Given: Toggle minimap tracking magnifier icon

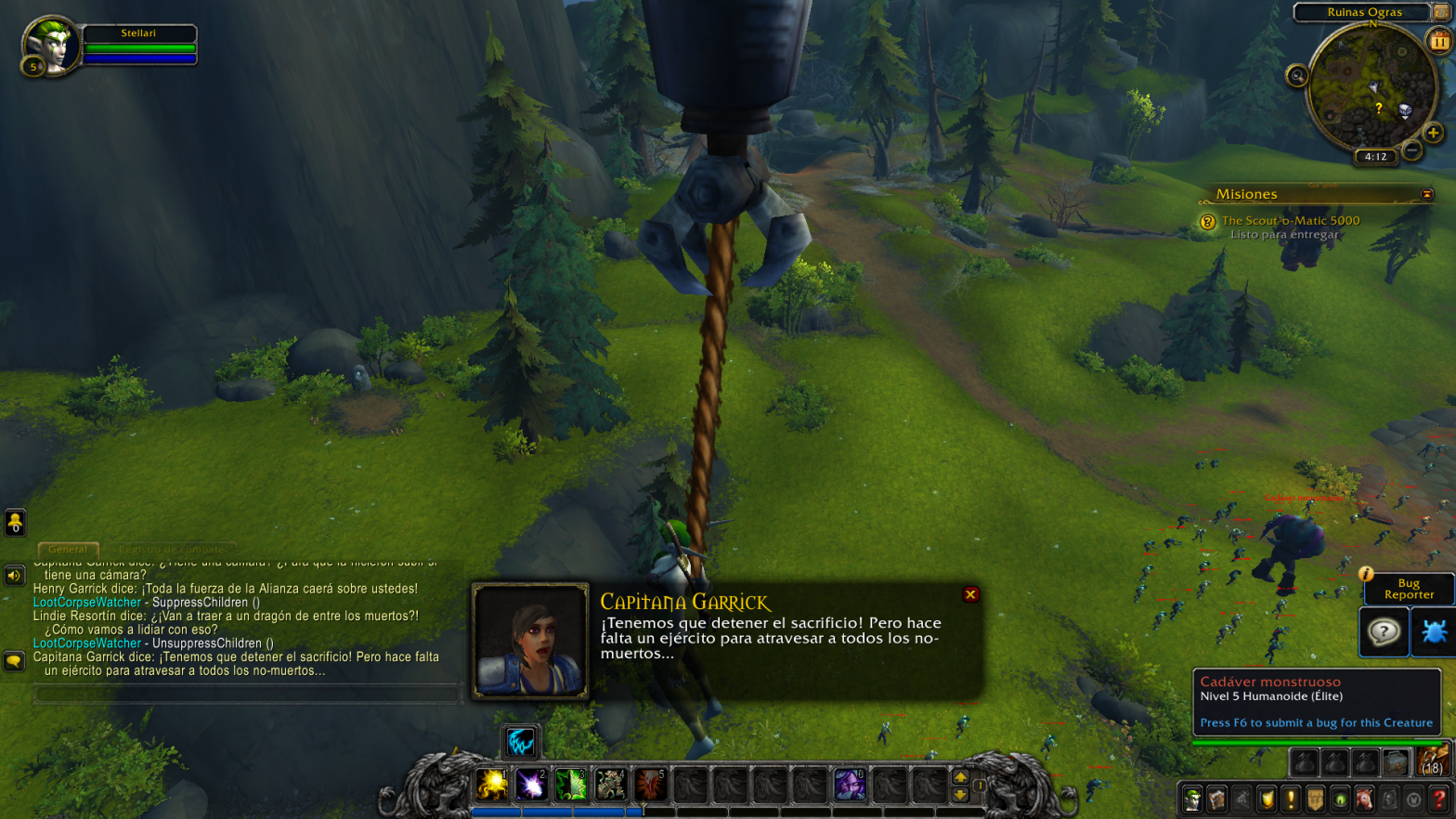Looking at the screenshot, I should coord(1297,76).
